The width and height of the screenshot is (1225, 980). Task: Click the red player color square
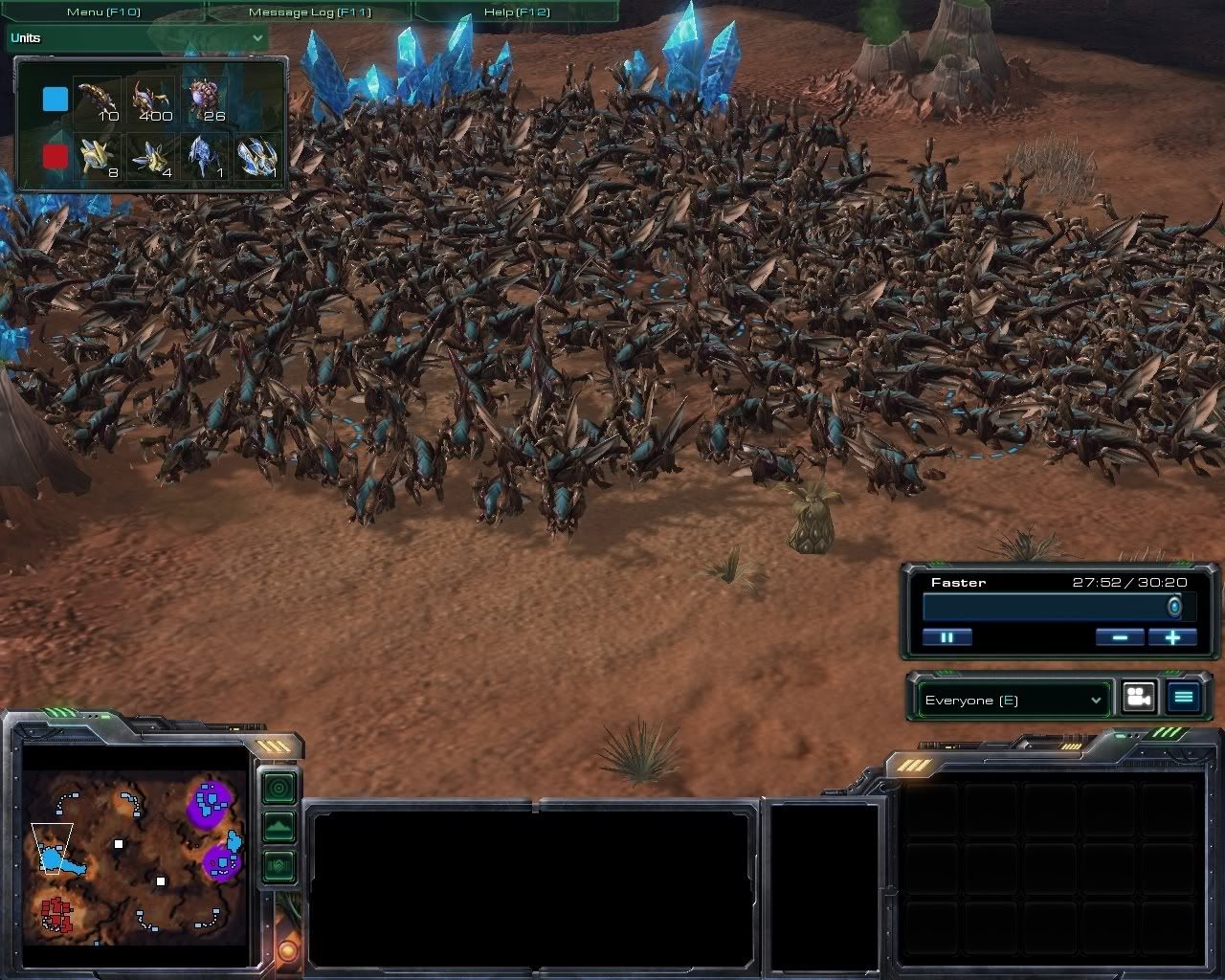56,155
